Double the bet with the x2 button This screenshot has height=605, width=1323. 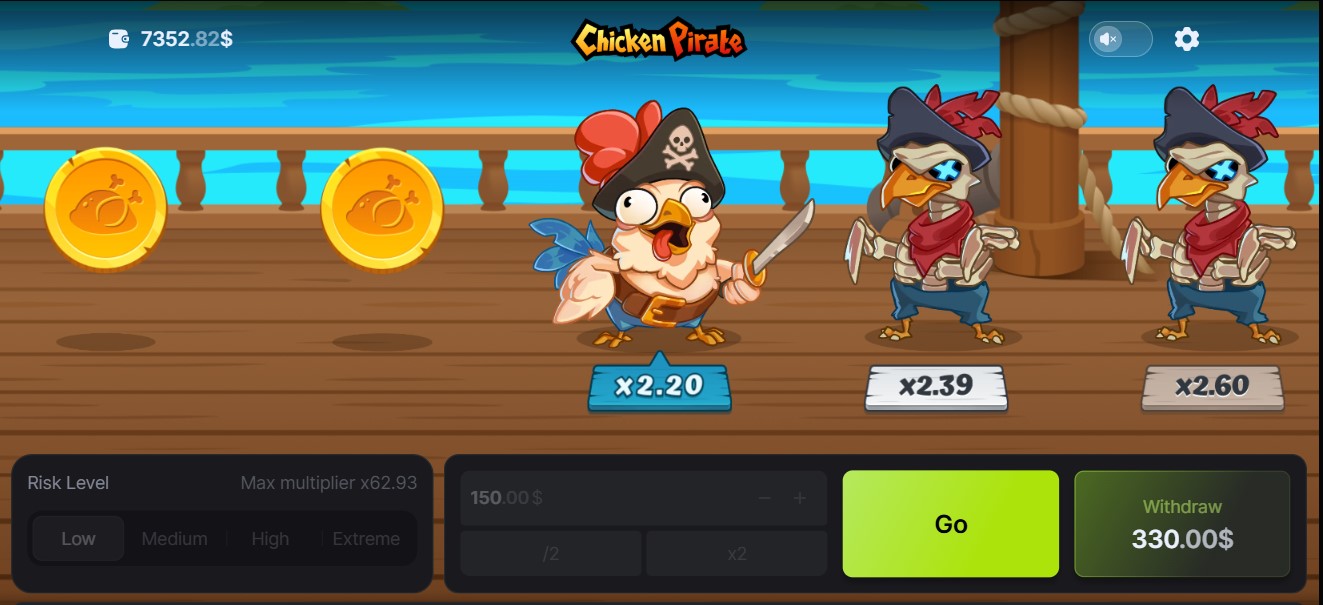[x=737, y=554]
